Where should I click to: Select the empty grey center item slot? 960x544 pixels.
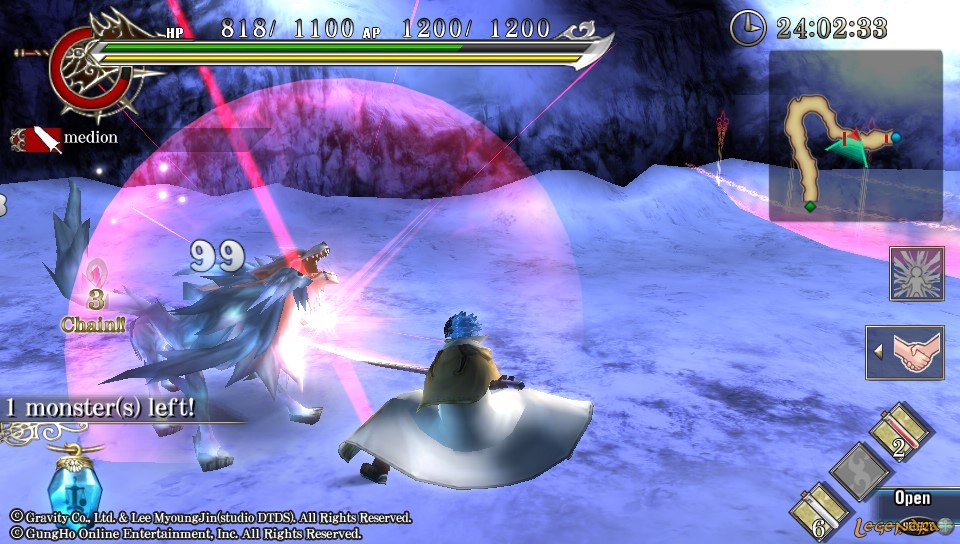(859, 471)
